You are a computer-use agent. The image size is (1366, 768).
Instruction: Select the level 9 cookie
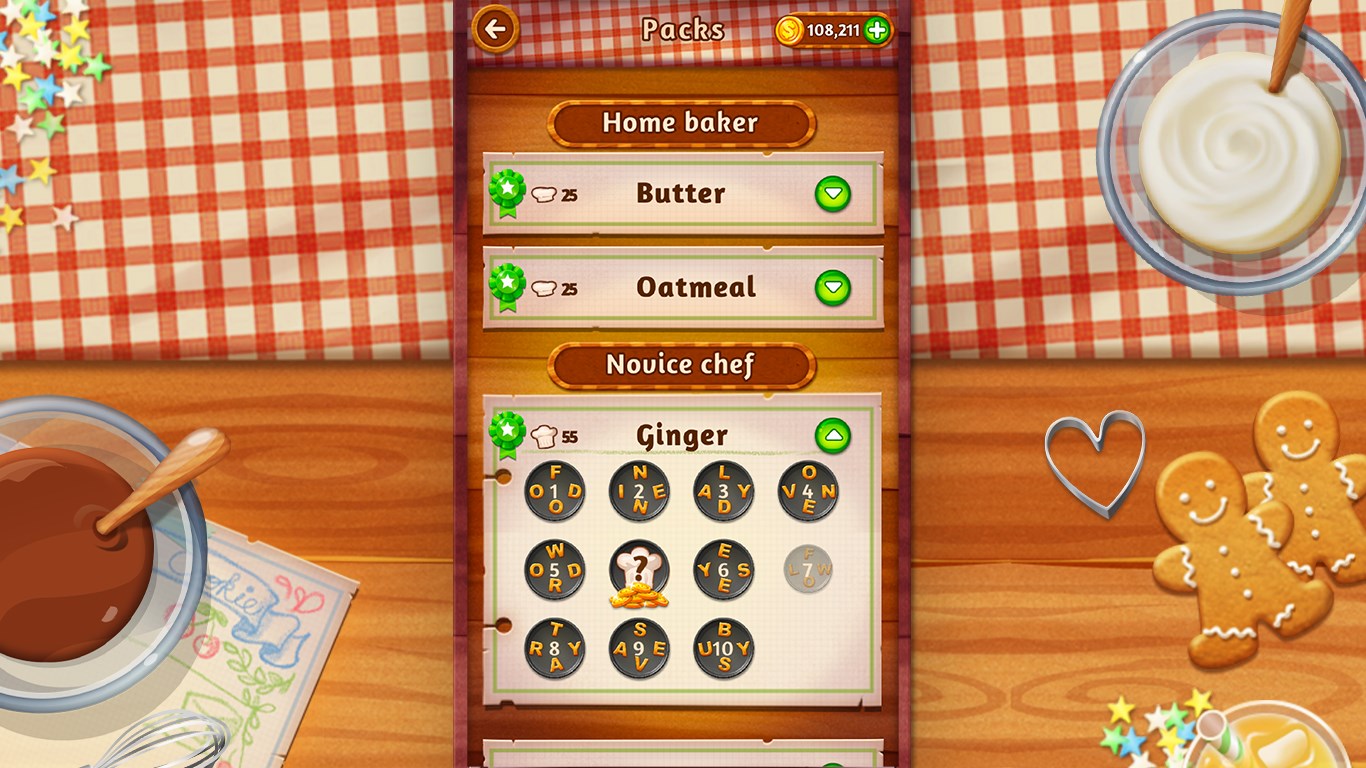click(640, 648)
